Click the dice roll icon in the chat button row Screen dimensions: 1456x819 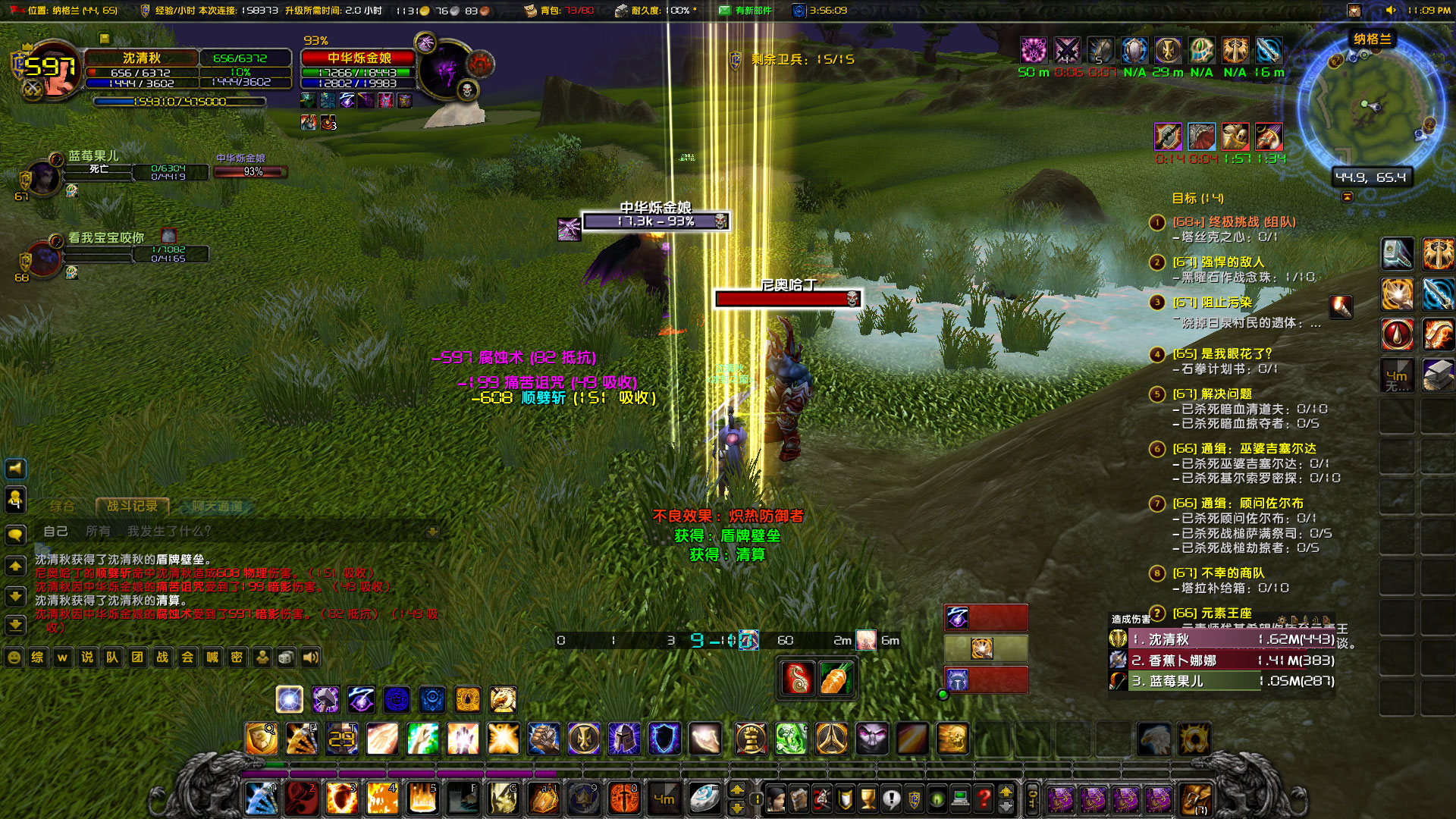288,657
